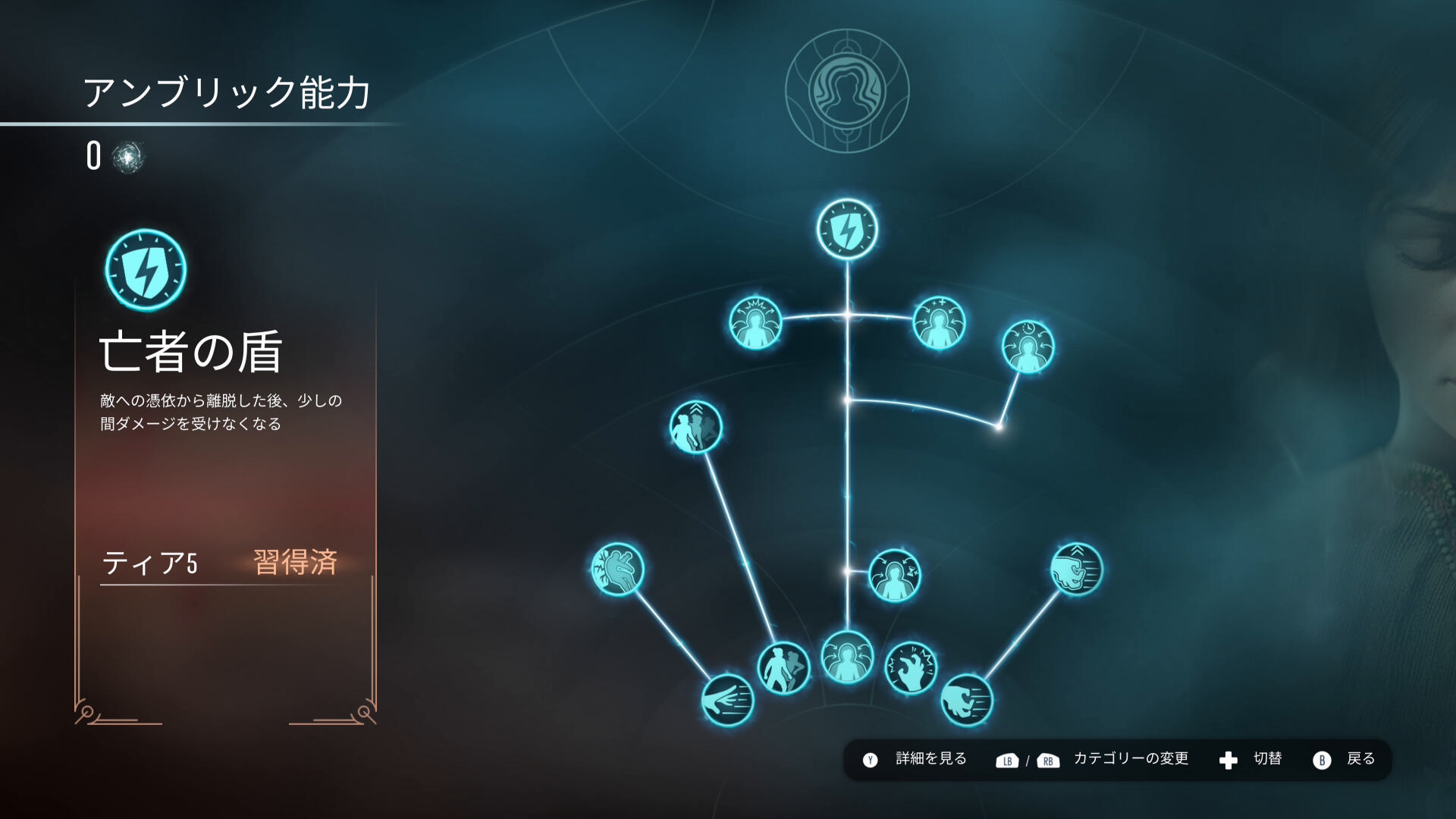Screen dimensions: 1456x819
Task: Pick the figure with clock symbol node
Action: point(1028,347)
